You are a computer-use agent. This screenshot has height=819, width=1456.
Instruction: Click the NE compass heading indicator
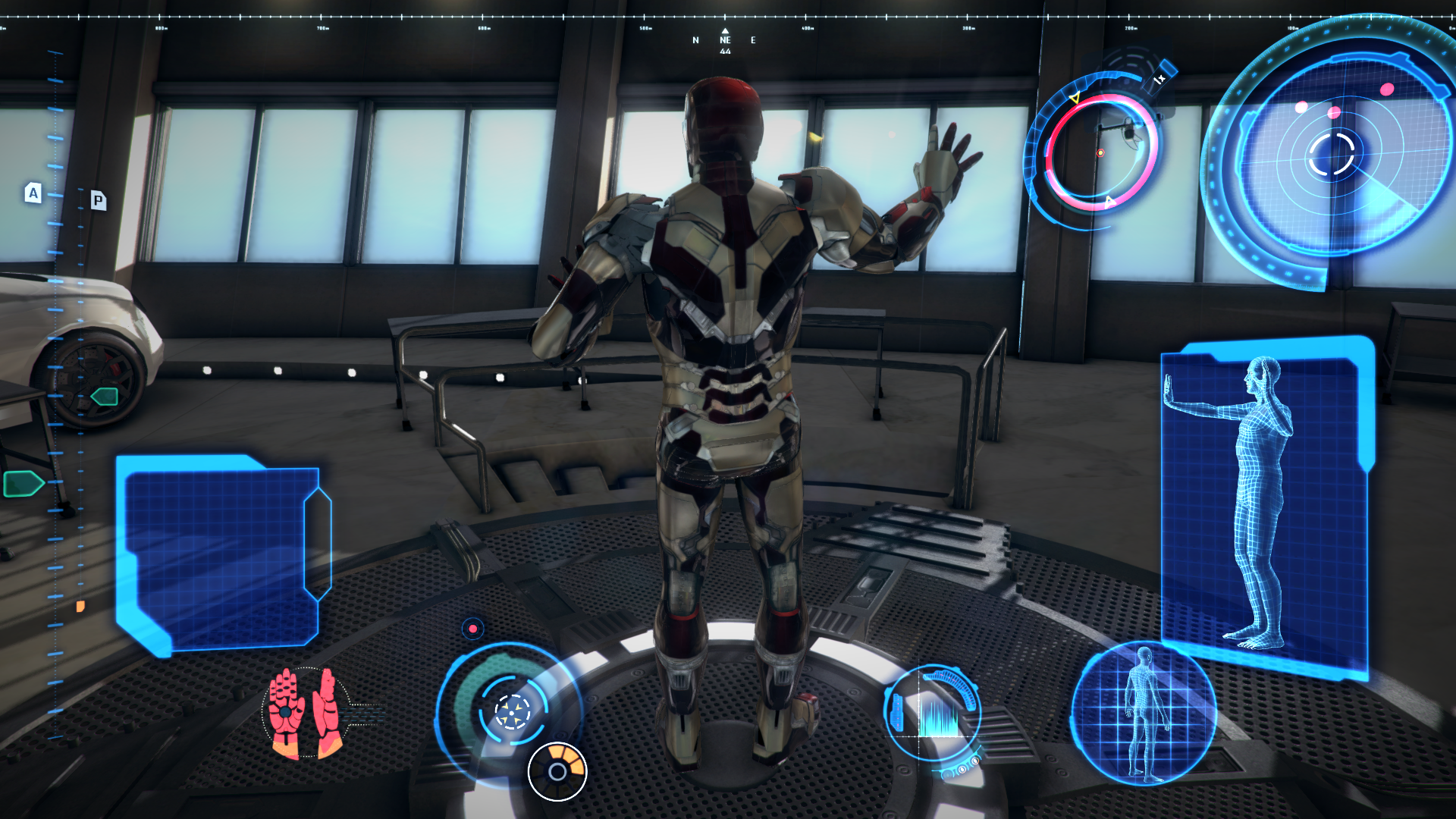pyautogui.click(x=725, y=41)
